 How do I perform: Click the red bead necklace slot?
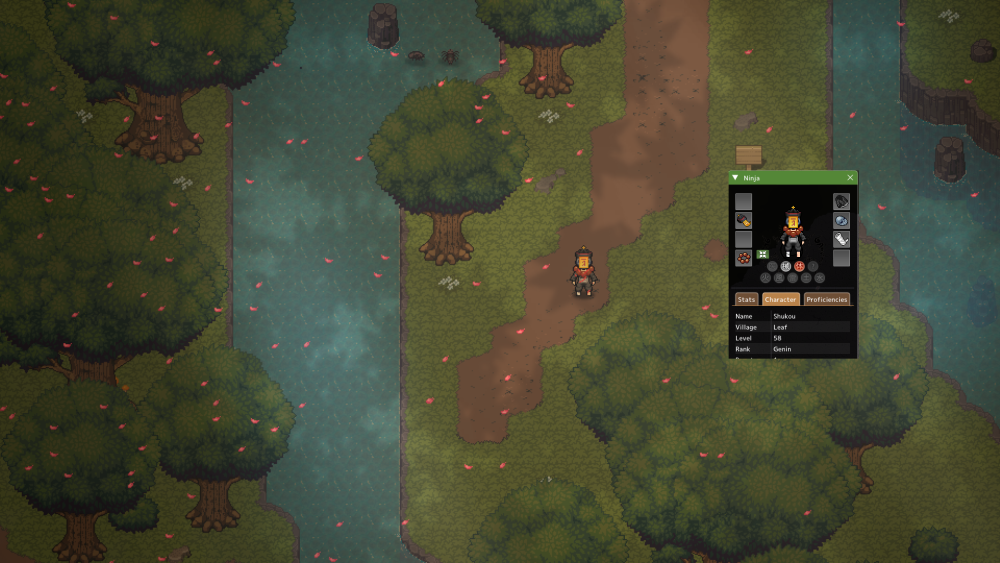click(x=744, y=258)
